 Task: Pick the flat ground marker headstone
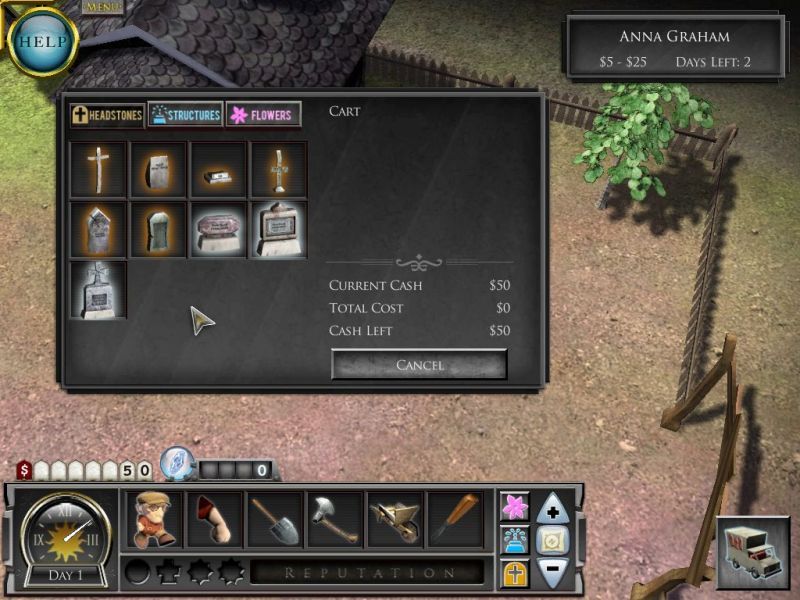pos(218,170)
